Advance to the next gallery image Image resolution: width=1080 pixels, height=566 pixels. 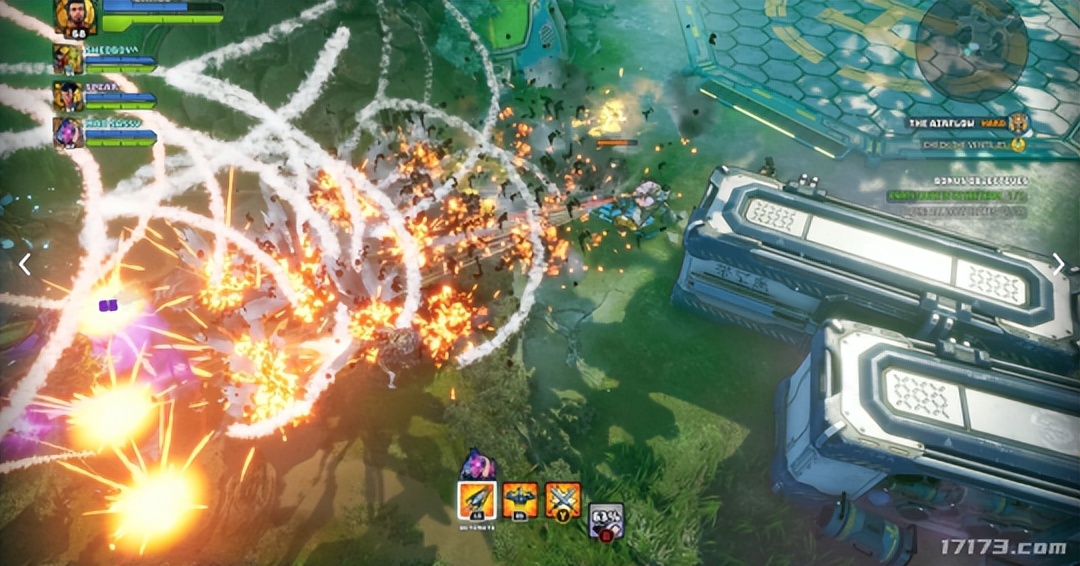(1058, 264)
